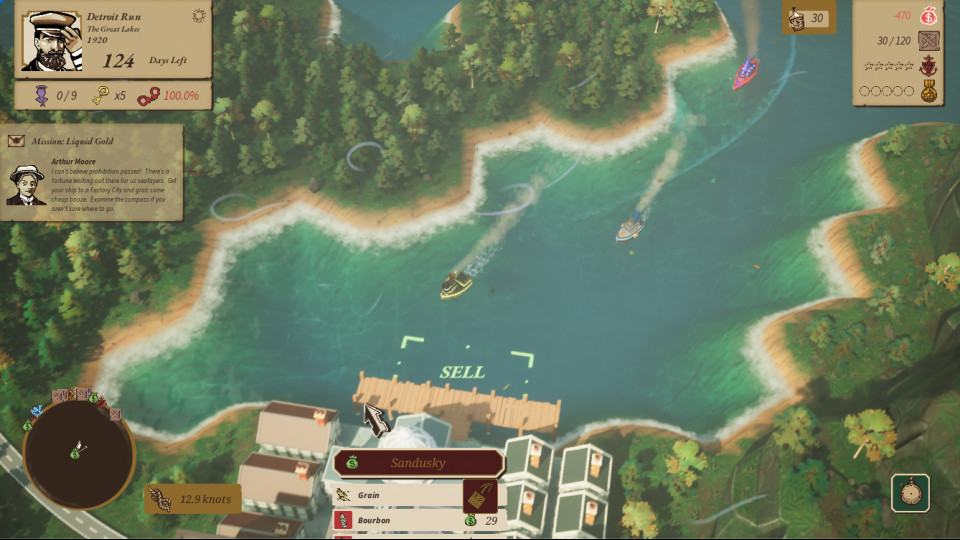Viewport: 960px width, 540px height.
Task: Select the Bourbon trade row
Action: click(x=398, y=520)
